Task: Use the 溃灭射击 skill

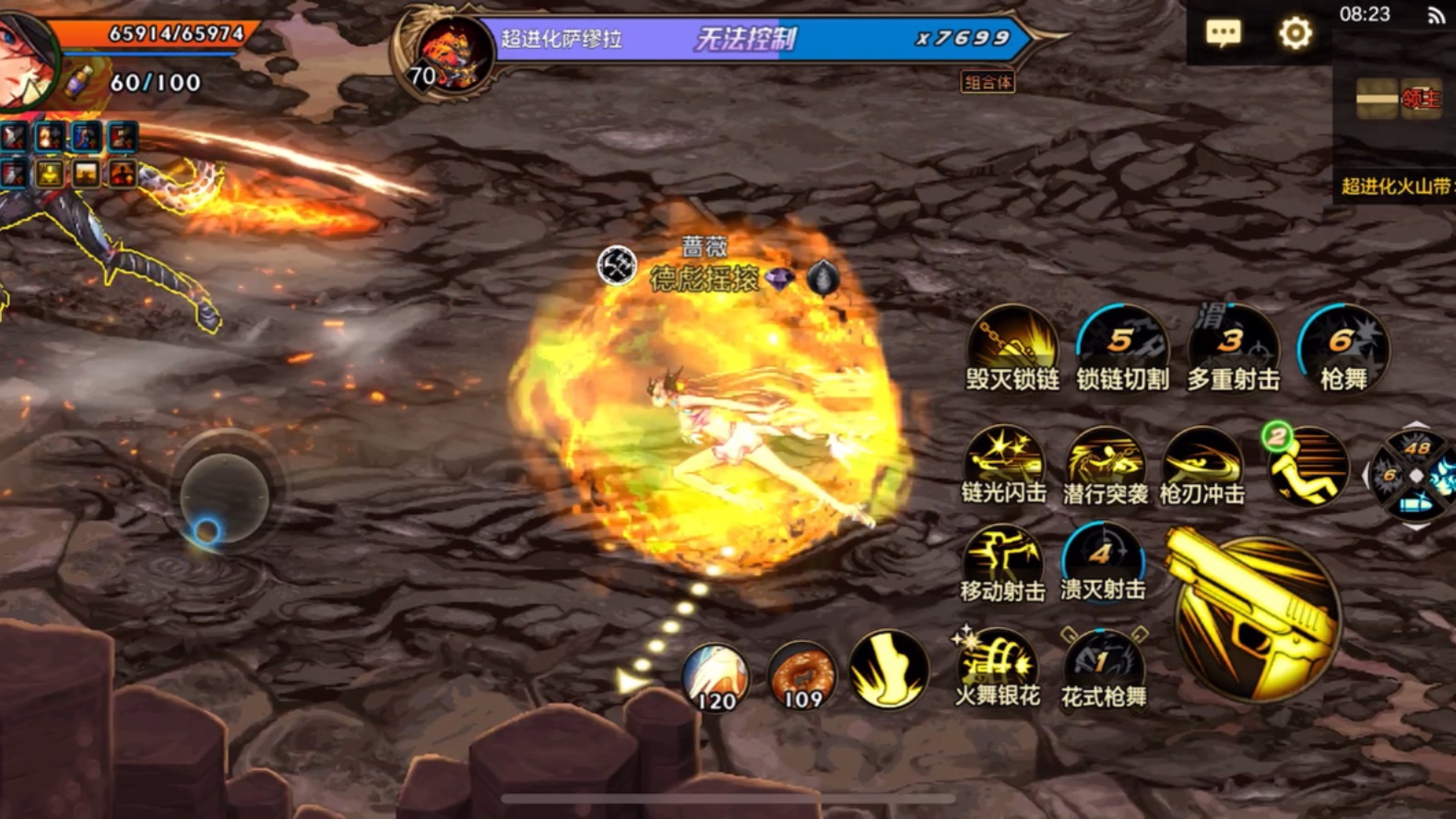Action: [1102, 558]
